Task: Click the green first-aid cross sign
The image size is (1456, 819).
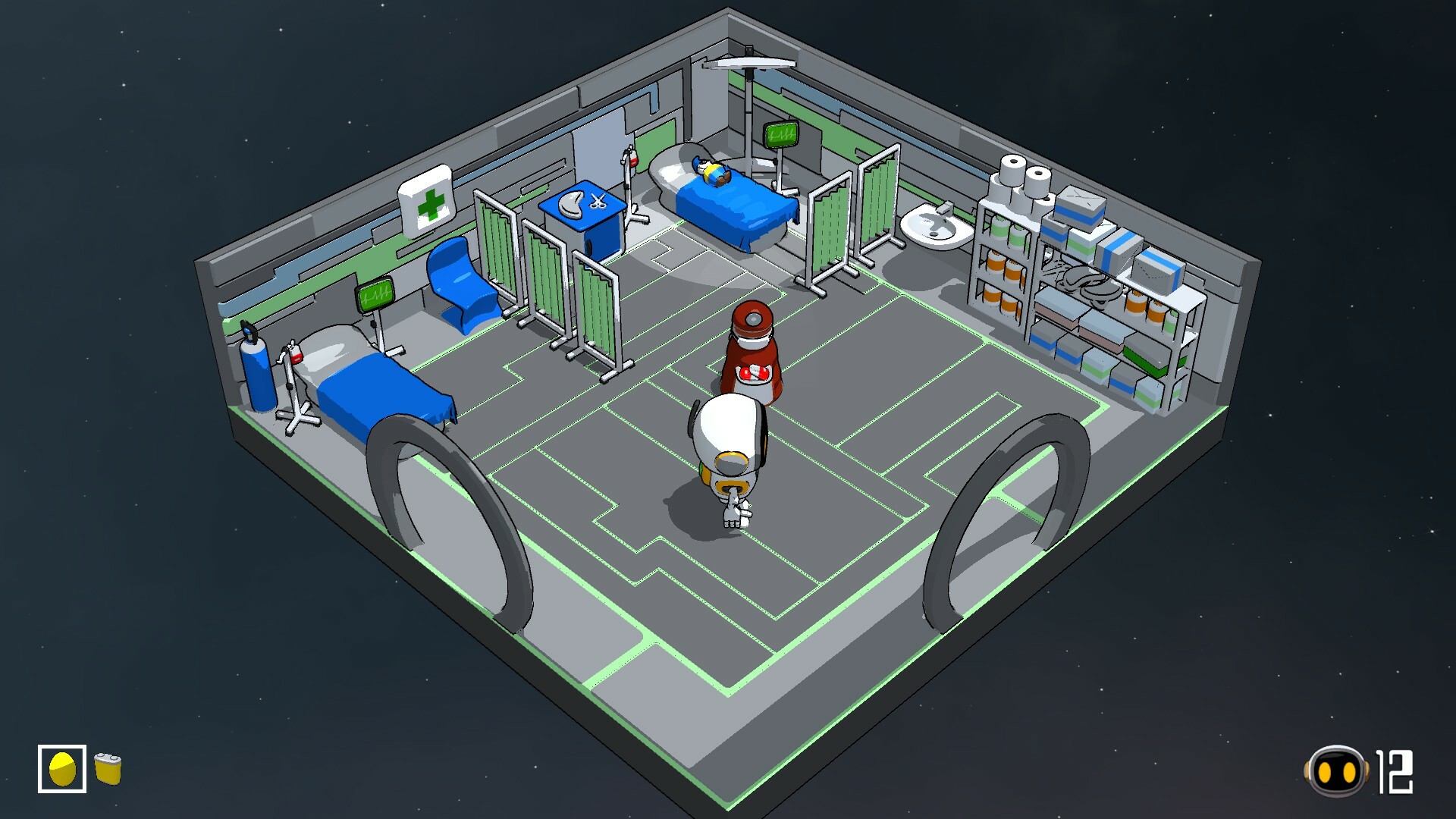Action: 430,203
